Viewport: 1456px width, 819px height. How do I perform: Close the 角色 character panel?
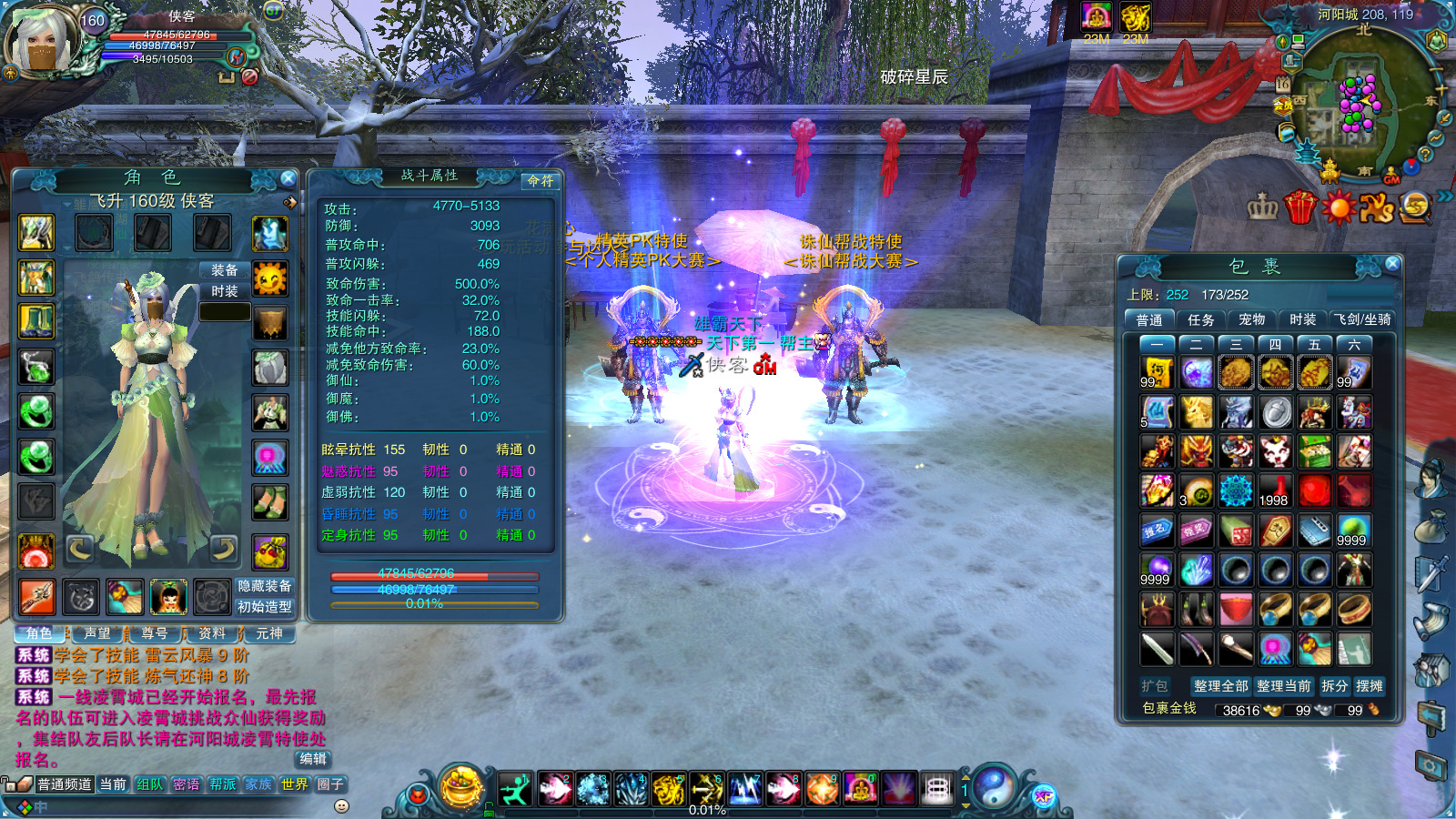[x=288, y=178]
